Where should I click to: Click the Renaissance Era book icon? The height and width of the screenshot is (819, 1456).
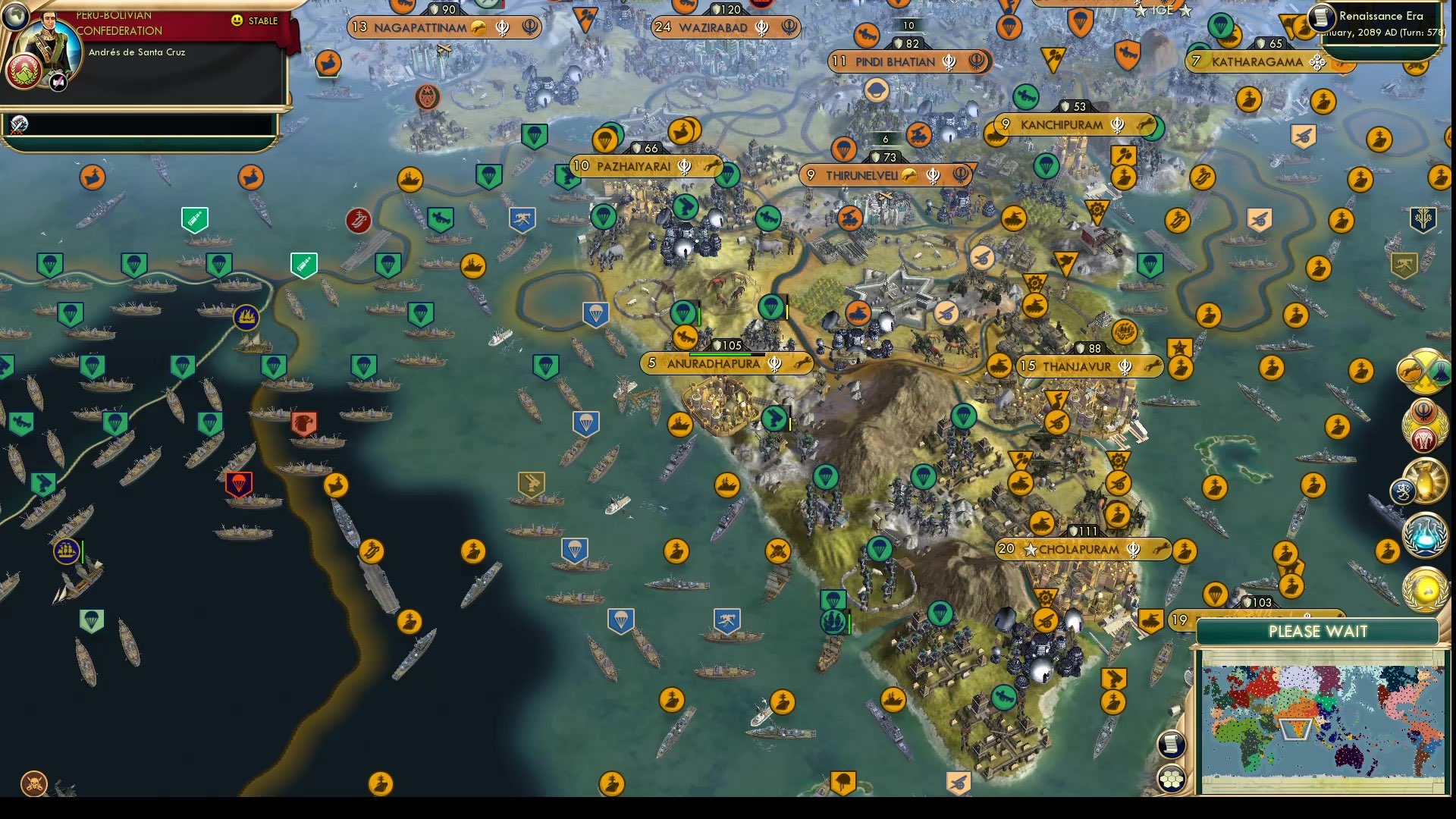pyautogui.click(x=1320, y=17)
